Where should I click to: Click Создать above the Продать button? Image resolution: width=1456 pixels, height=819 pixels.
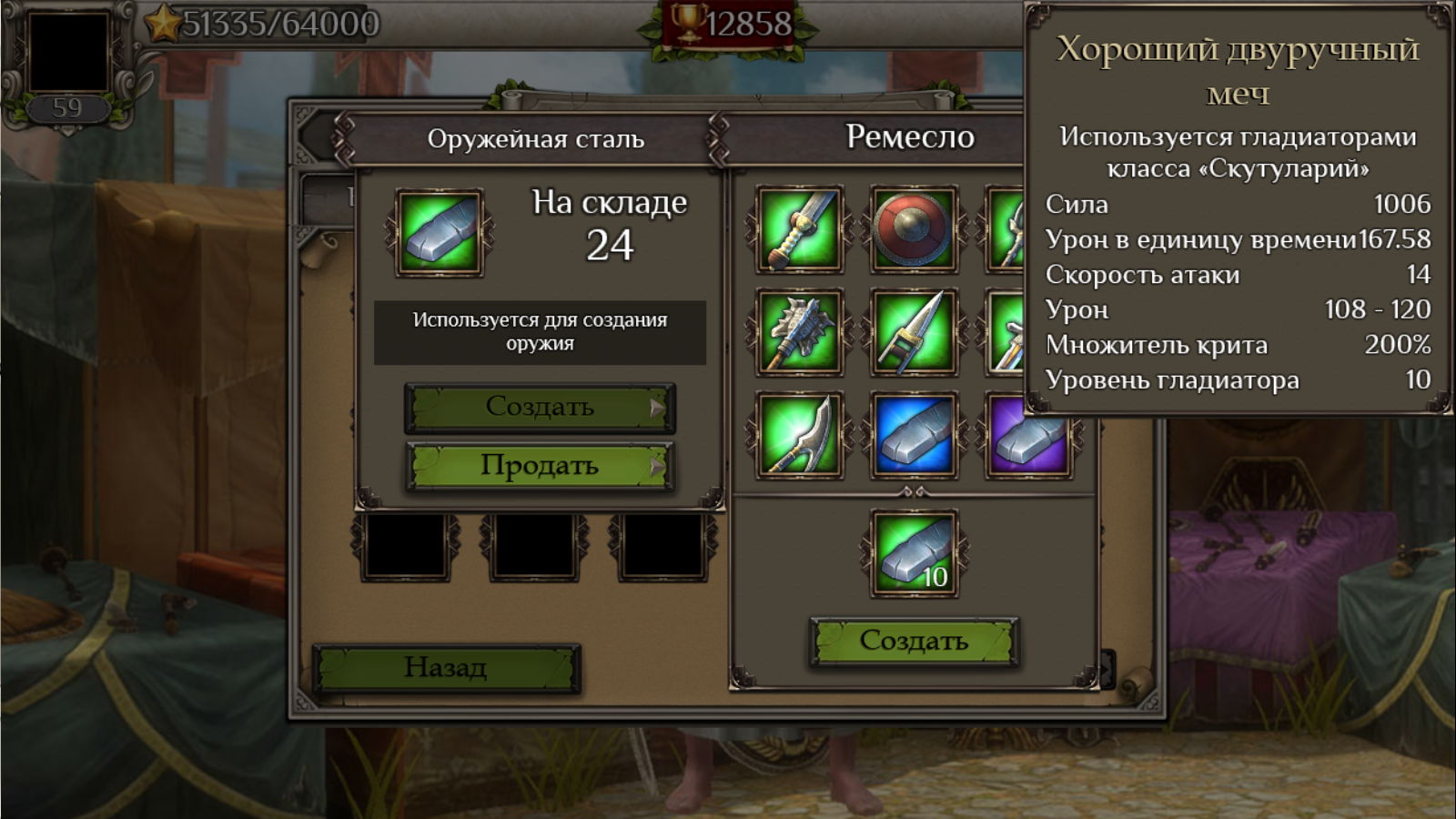[x=539, y=407]
